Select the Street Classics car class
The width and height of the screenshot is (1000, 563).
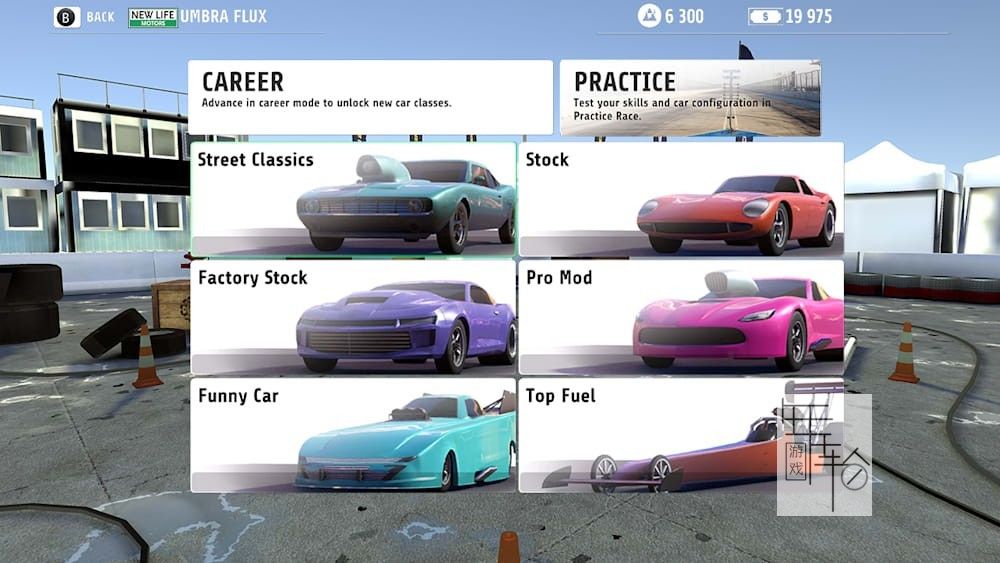tap(353, 199)
